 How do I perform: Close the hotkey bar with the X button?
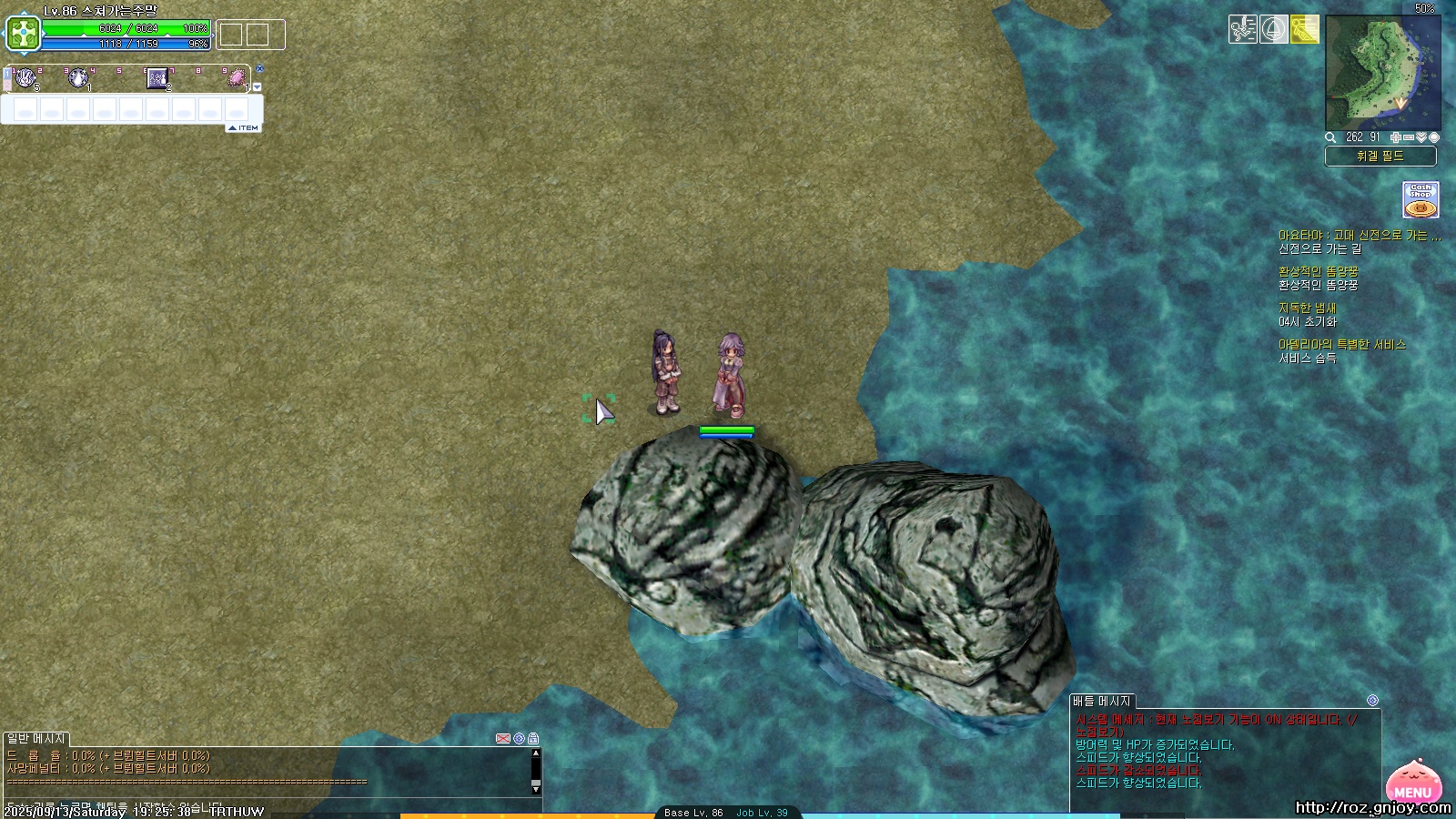(x=259, y=69)
